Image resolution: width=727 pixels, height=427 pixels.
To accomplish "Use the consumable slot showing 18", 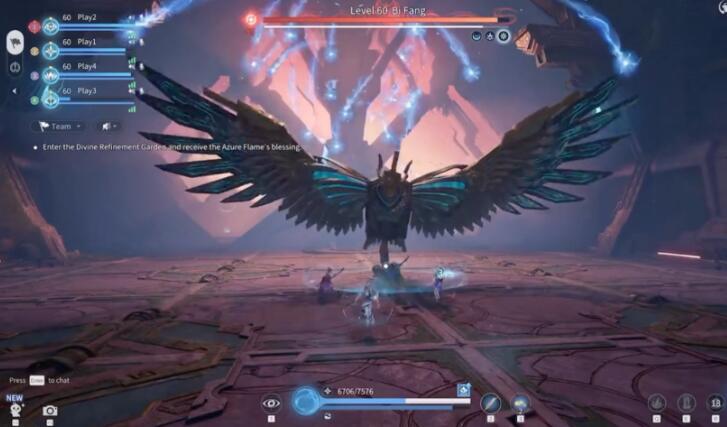I will (x=714, y=403).
